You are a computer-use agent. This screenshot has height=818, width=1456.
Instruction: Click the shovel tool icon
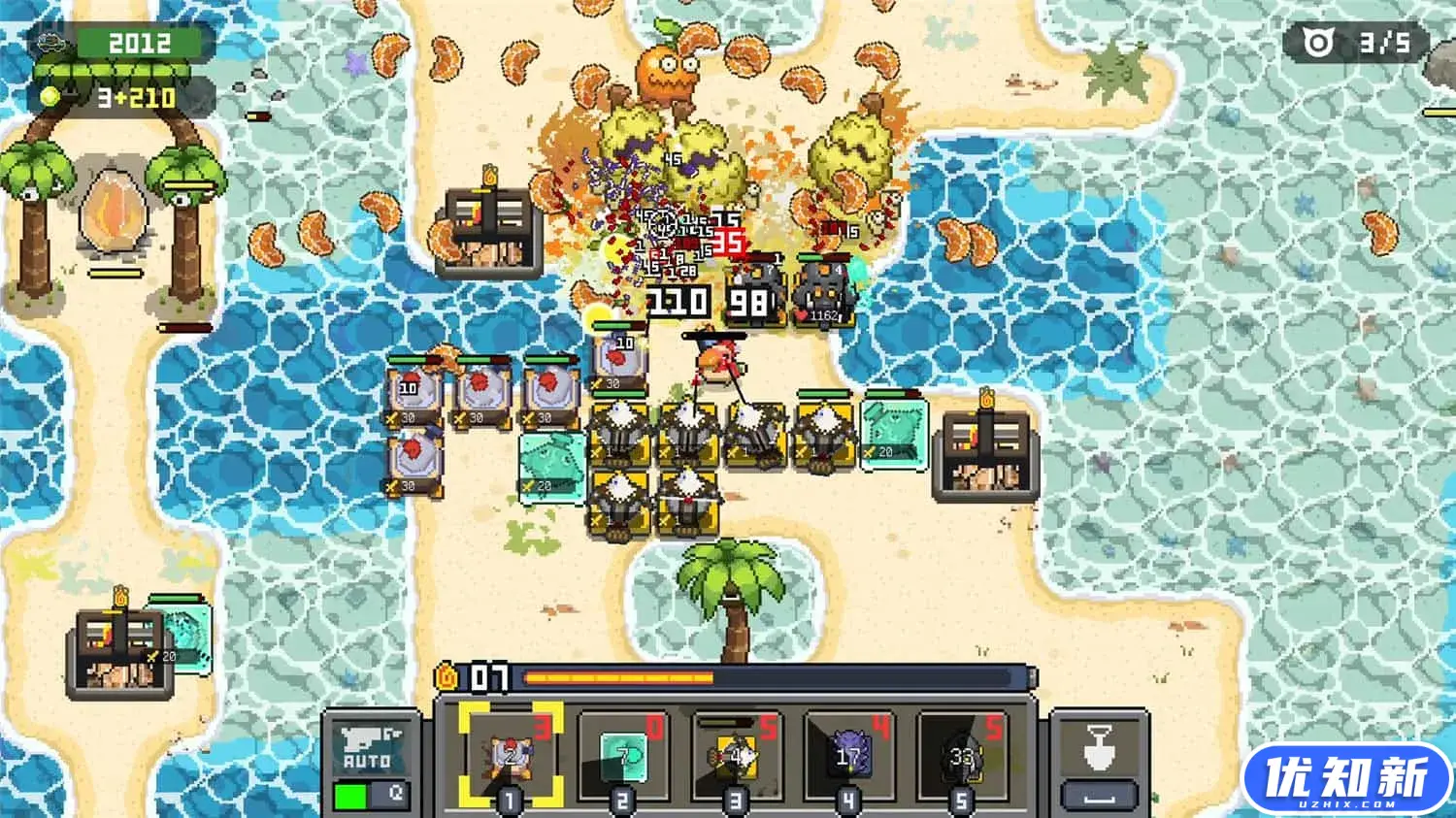click(x=1098, y=745)
